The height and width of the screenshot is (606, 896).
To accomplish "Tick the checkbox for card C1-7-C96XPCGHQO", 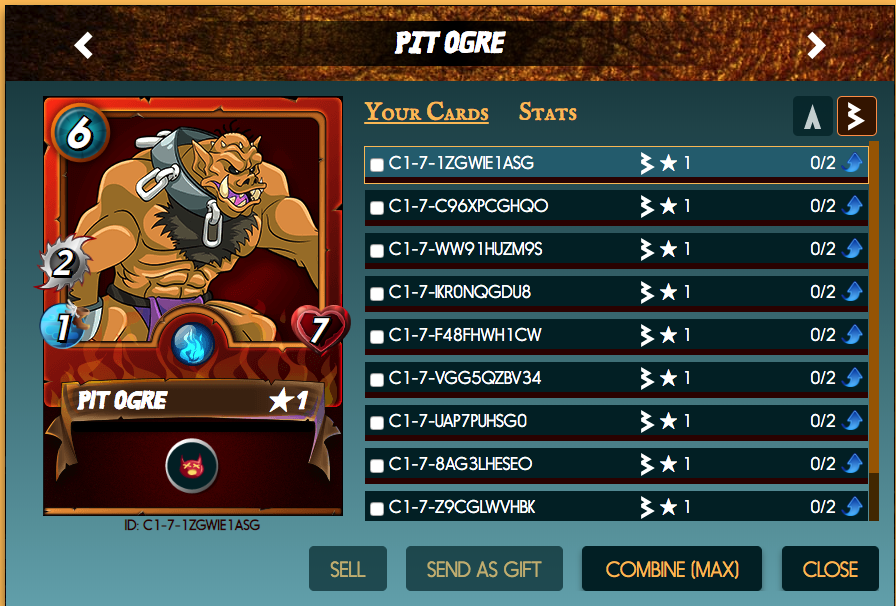I will pos(377,207).
